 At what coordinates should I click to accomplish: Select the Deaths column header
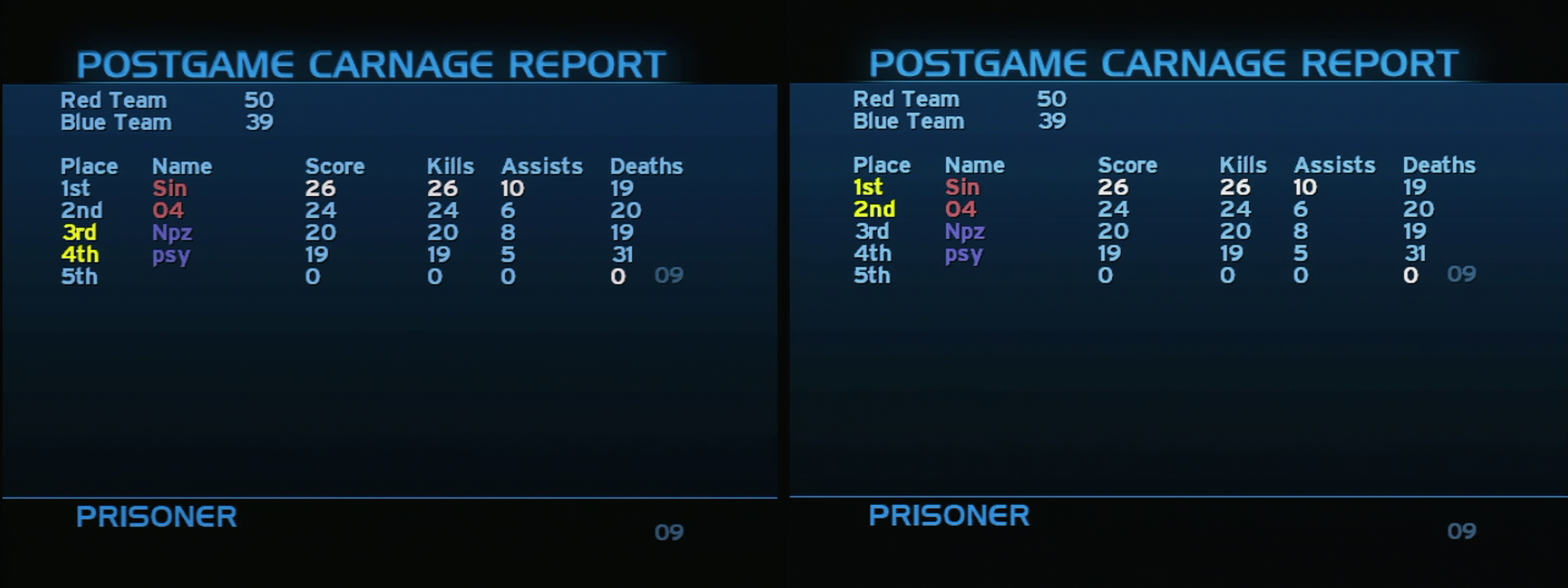tap(646, 166)
